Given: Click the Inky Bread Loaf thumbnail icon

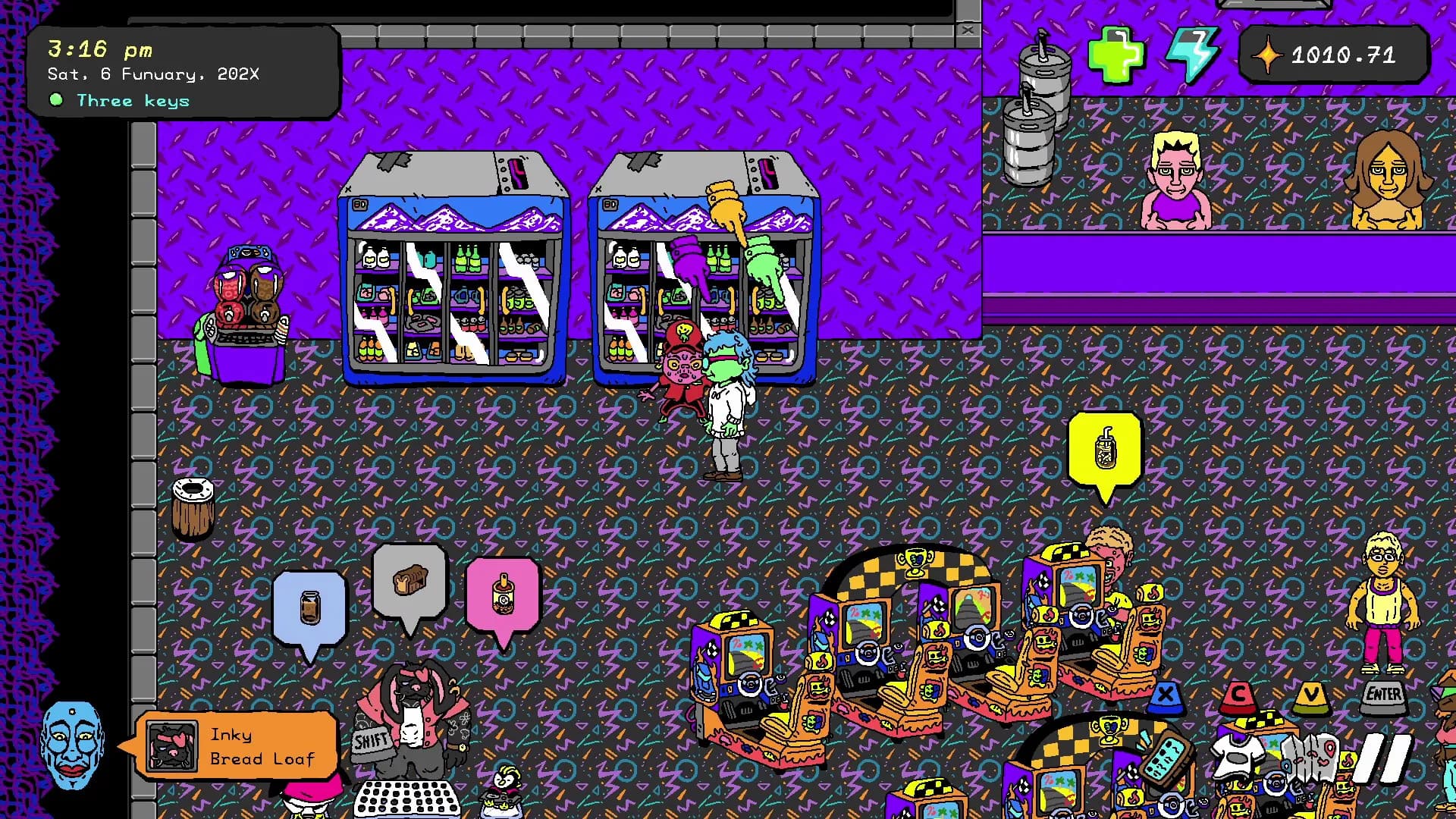Looking at the screenshot, I should pos(173,745).
